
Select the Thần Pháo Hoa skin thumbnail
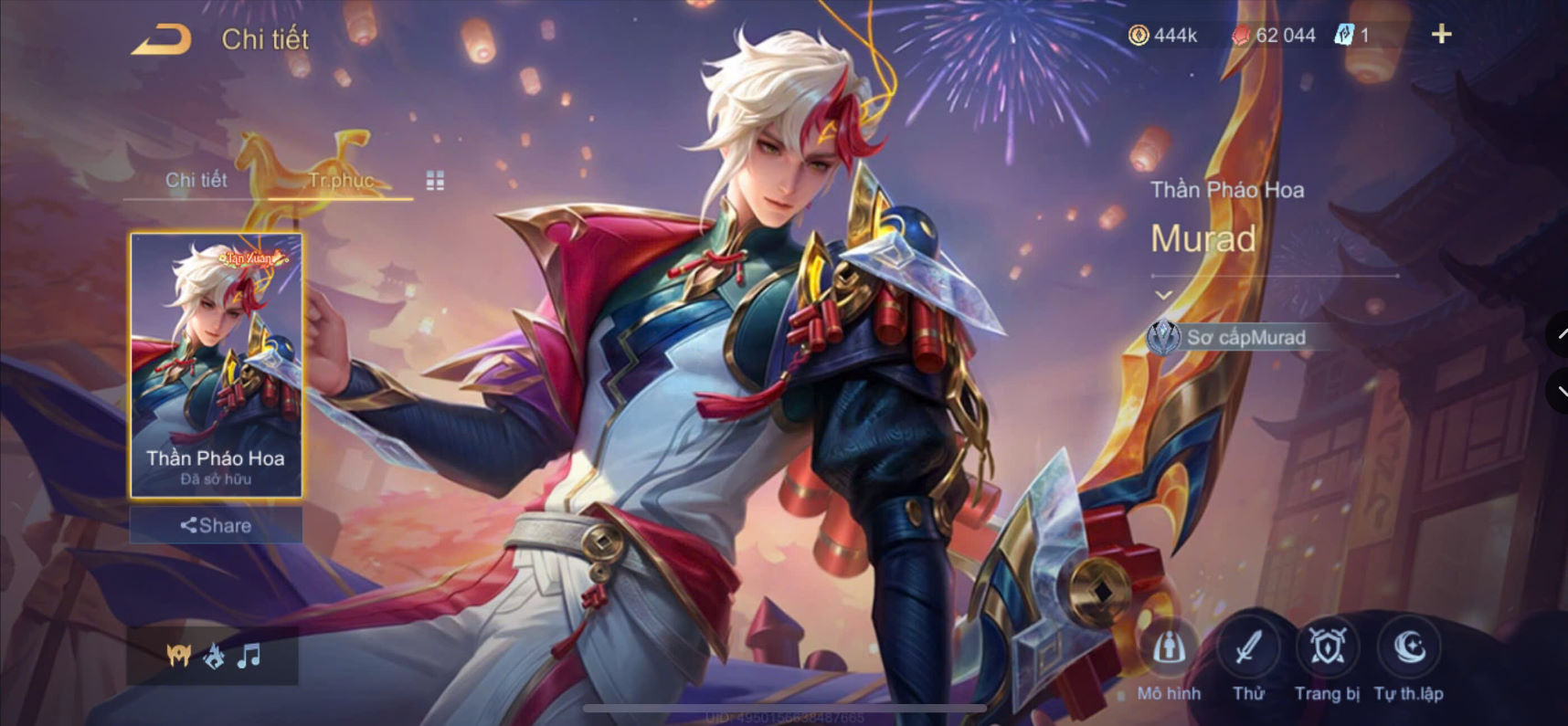point(215,365)
